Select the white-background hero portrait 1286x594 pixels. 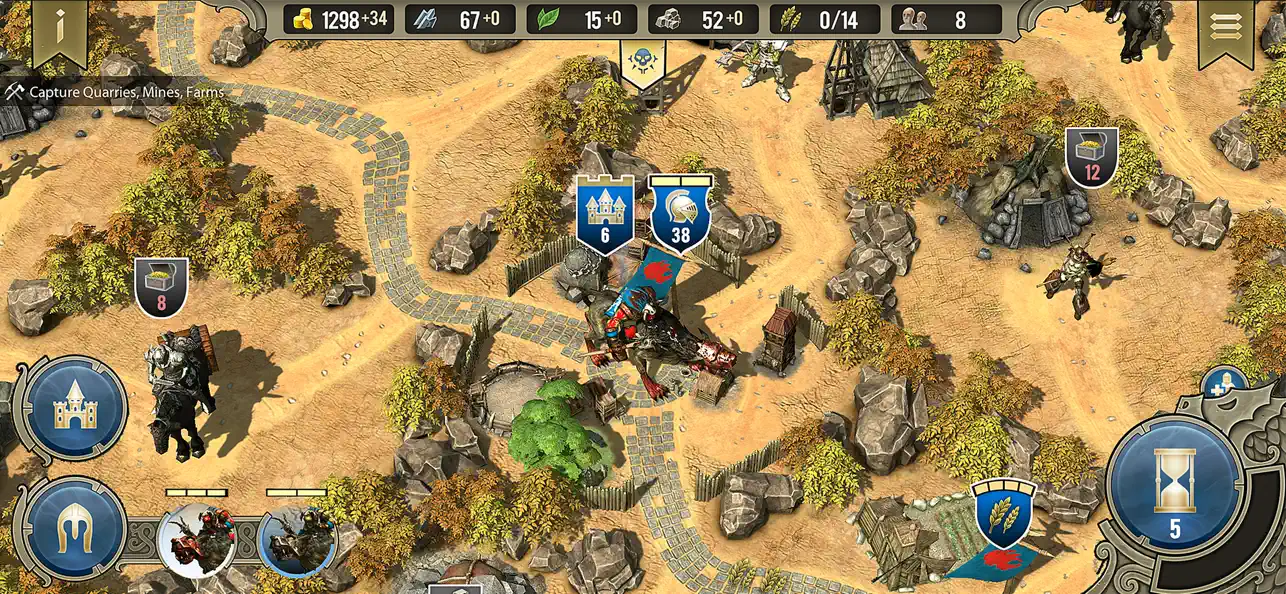[x=196, y=540]
